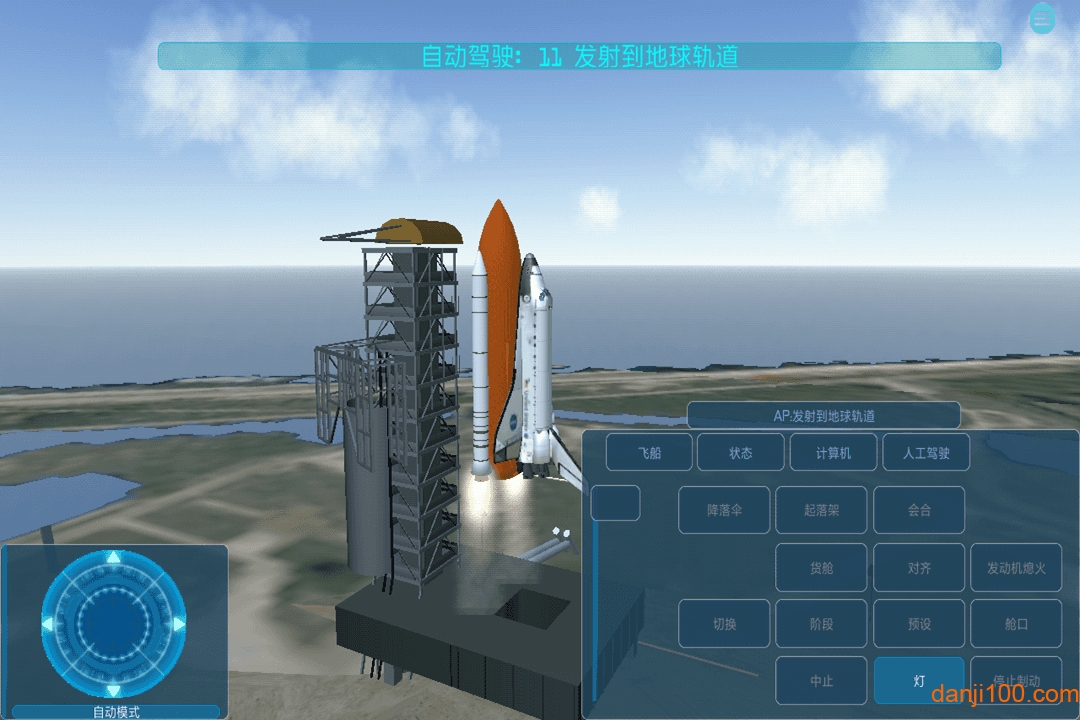Activate the 会合 rendezvous button
The image size is (1080, 720).
coord(919,510)
